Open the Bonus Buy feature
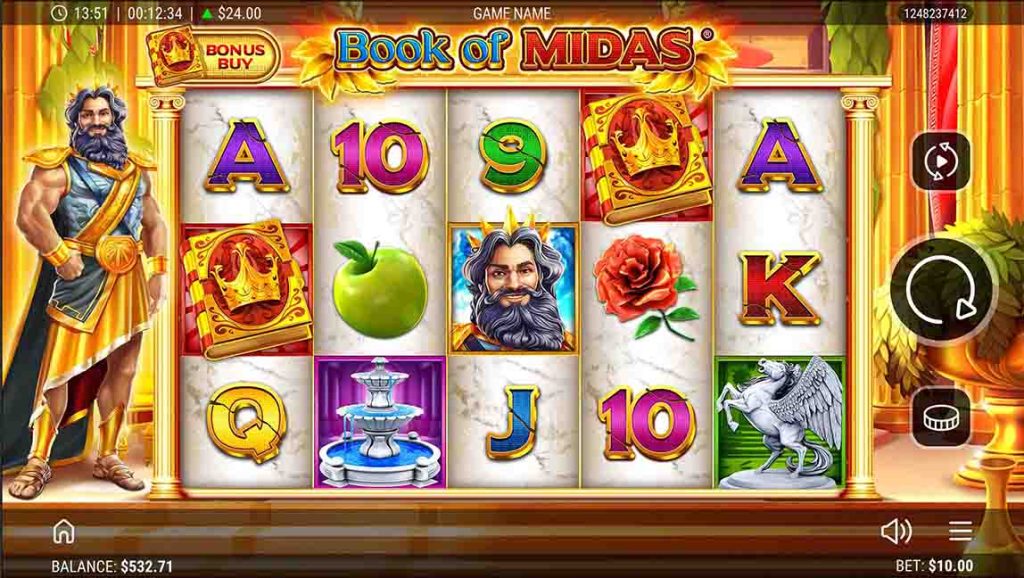This screenshot has width=1024, height=578. pyautogui.click(x=211, y=55)
